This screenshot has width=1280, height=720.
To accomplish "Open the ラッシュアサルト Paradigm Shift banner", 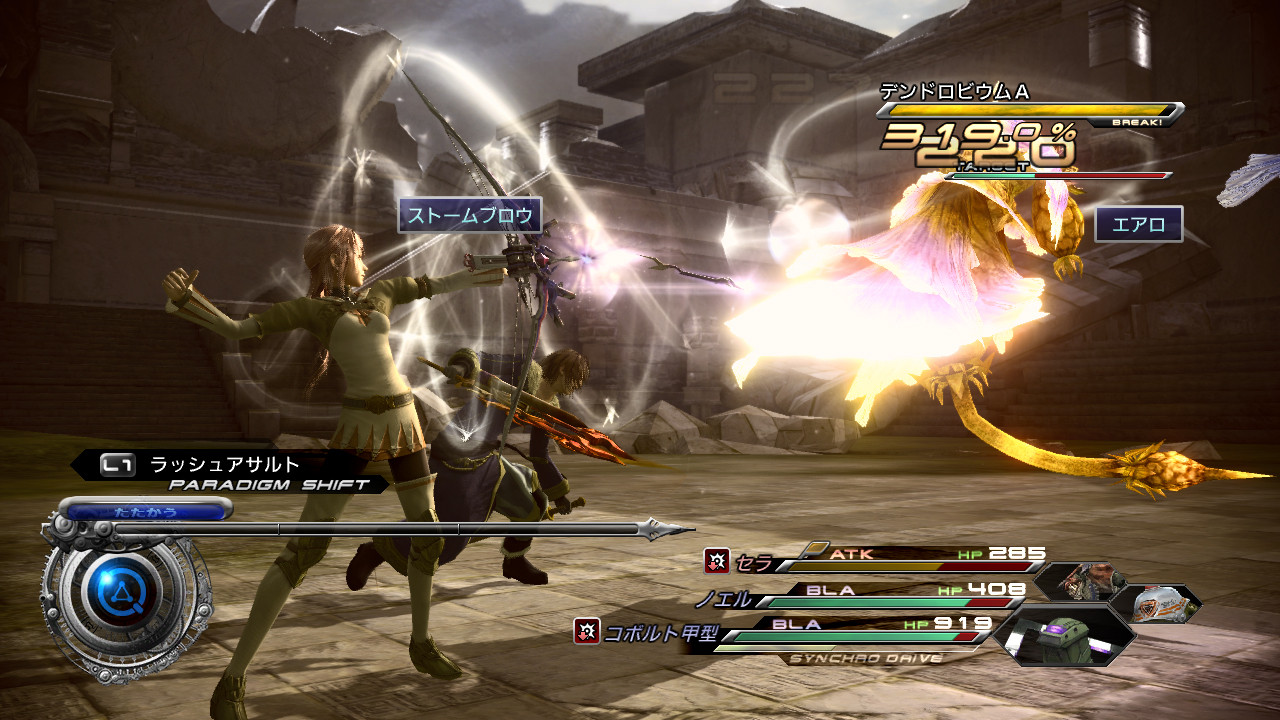I will (228, 472).
